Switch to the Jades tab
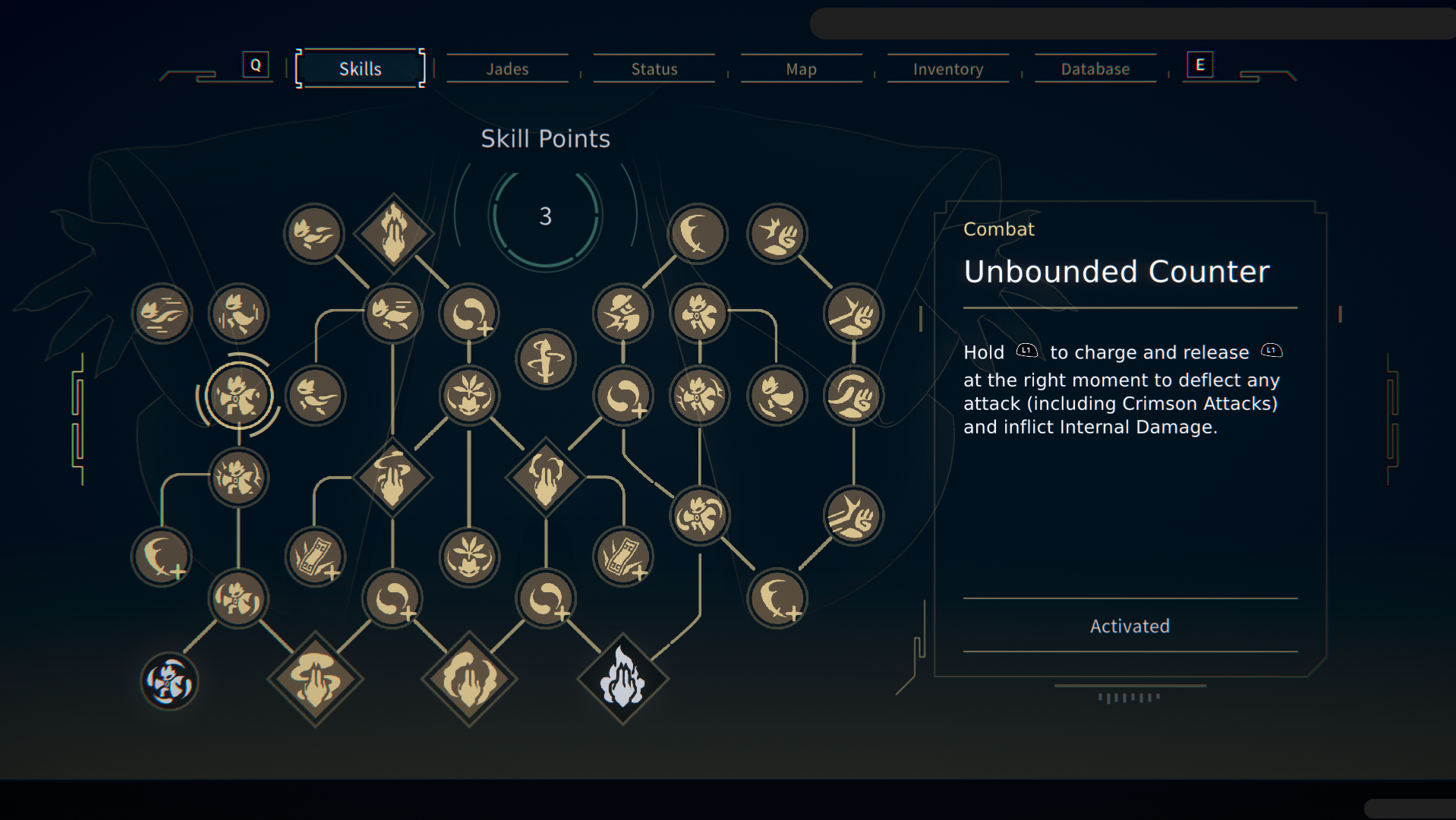The width and height of the screenshot is (1456, 820). [x=507, y=69]
